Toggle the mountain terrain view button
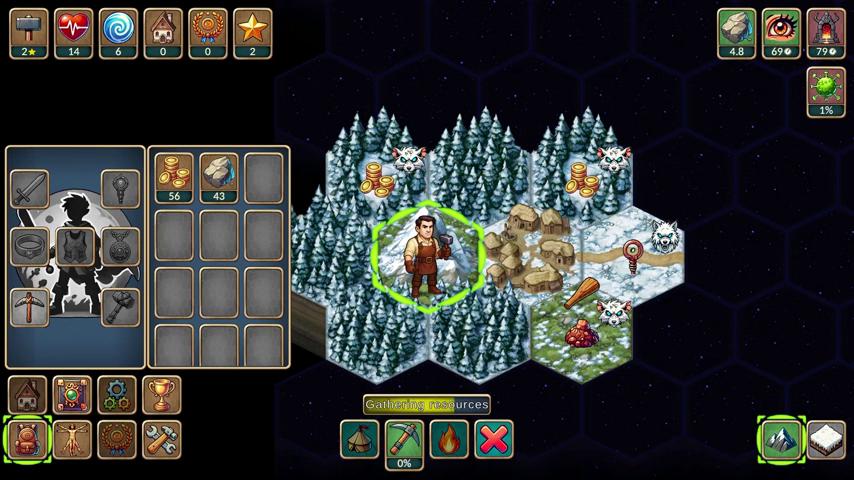Screen dimensions: 854x480 (x=781, y=440)
